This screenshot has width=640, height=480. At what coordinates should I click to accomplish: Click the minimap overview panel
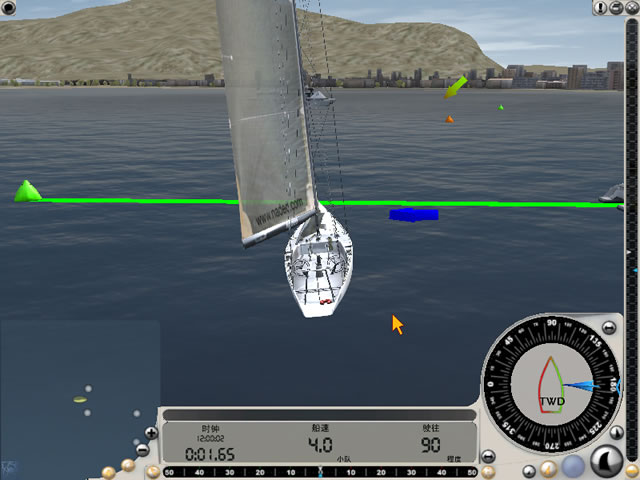click(75, 390)
